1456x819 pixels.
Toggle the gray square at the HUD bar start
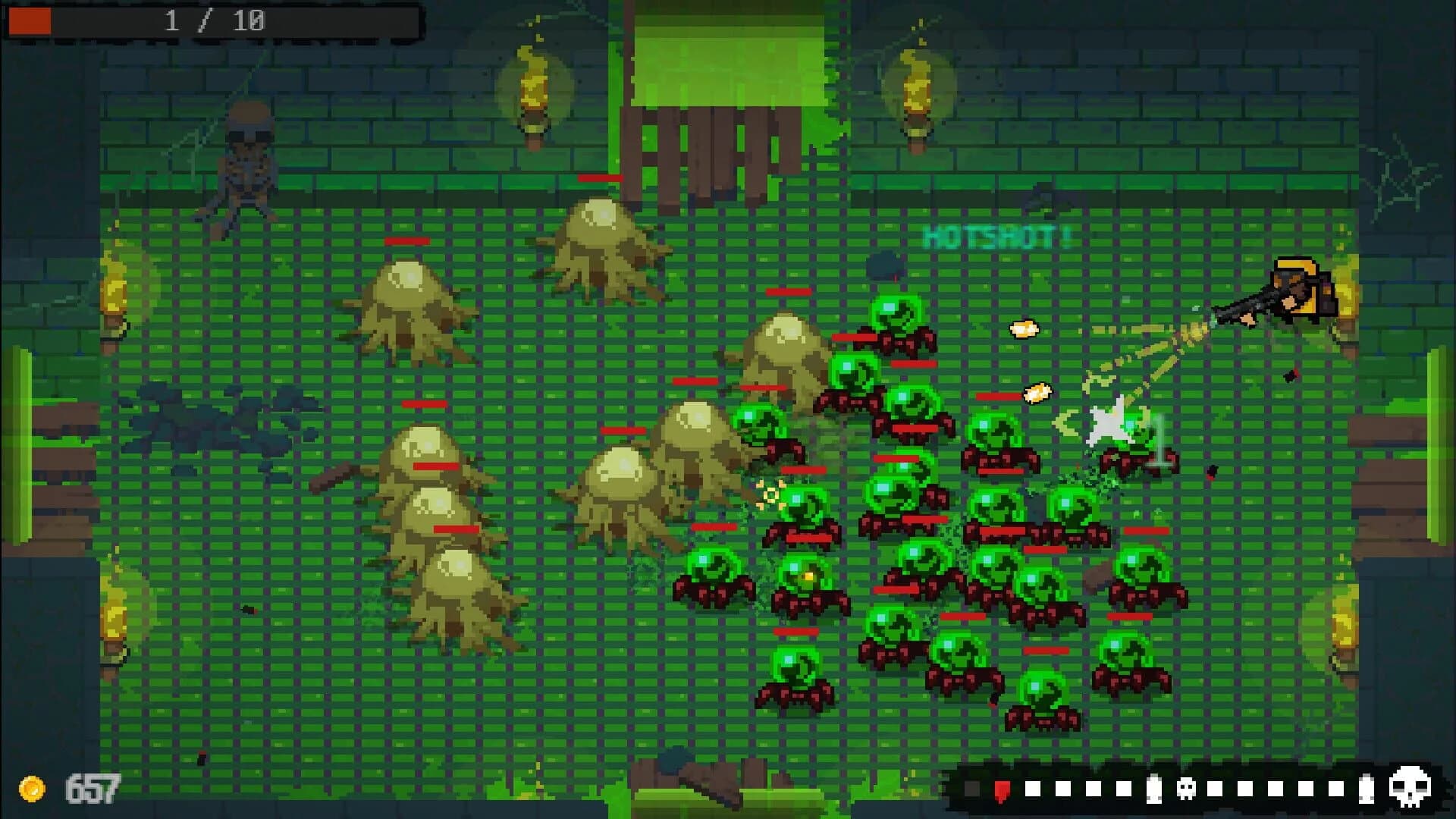pos(971,789)
